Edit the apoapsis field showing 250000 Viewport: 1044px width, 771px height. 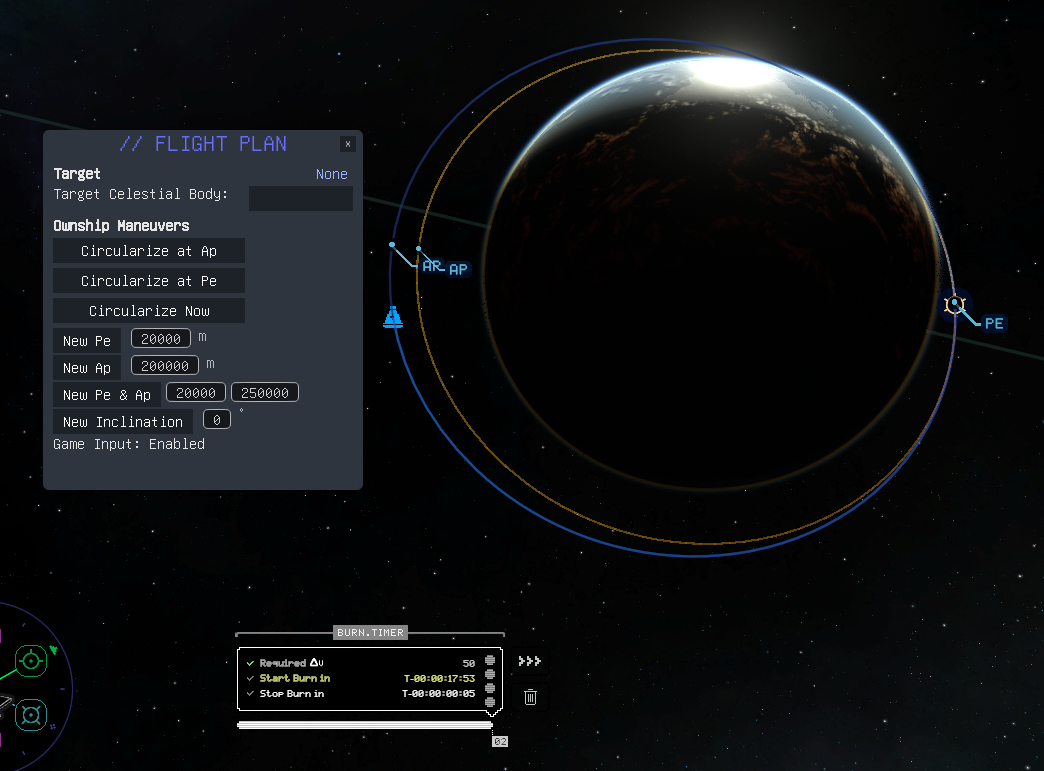[265, 393]
